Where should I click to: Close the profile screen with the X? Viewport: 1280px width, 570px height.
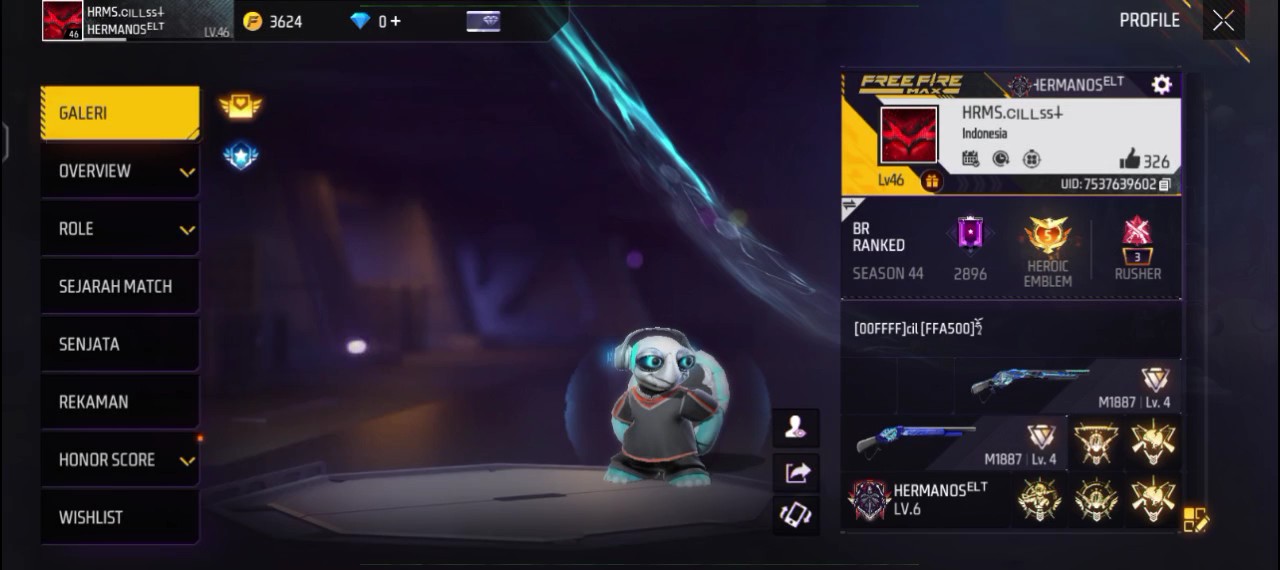click(x=1223, y=21)
